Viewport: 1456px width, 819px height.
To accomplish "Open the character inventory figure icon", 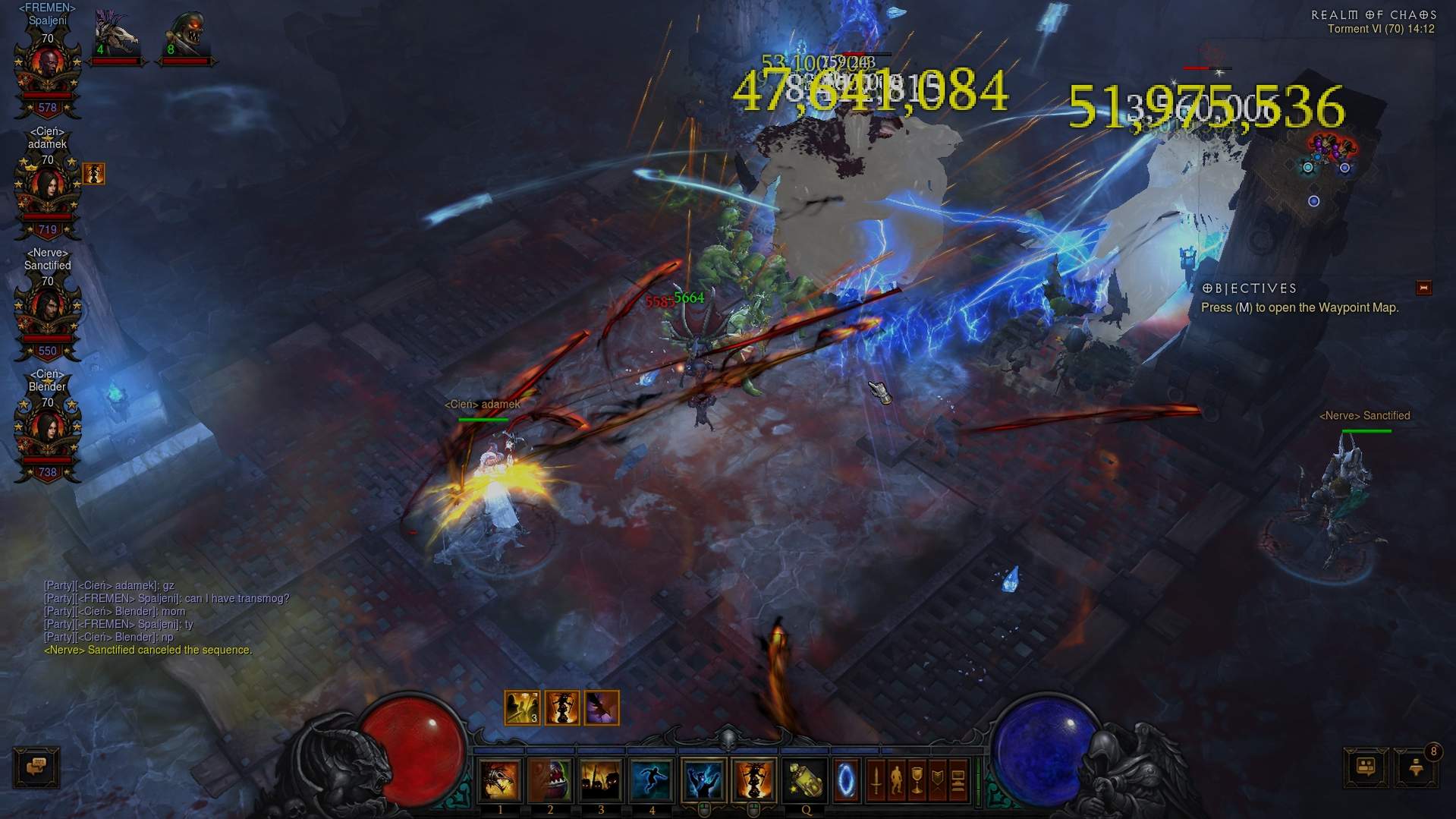I will (896, 780).
